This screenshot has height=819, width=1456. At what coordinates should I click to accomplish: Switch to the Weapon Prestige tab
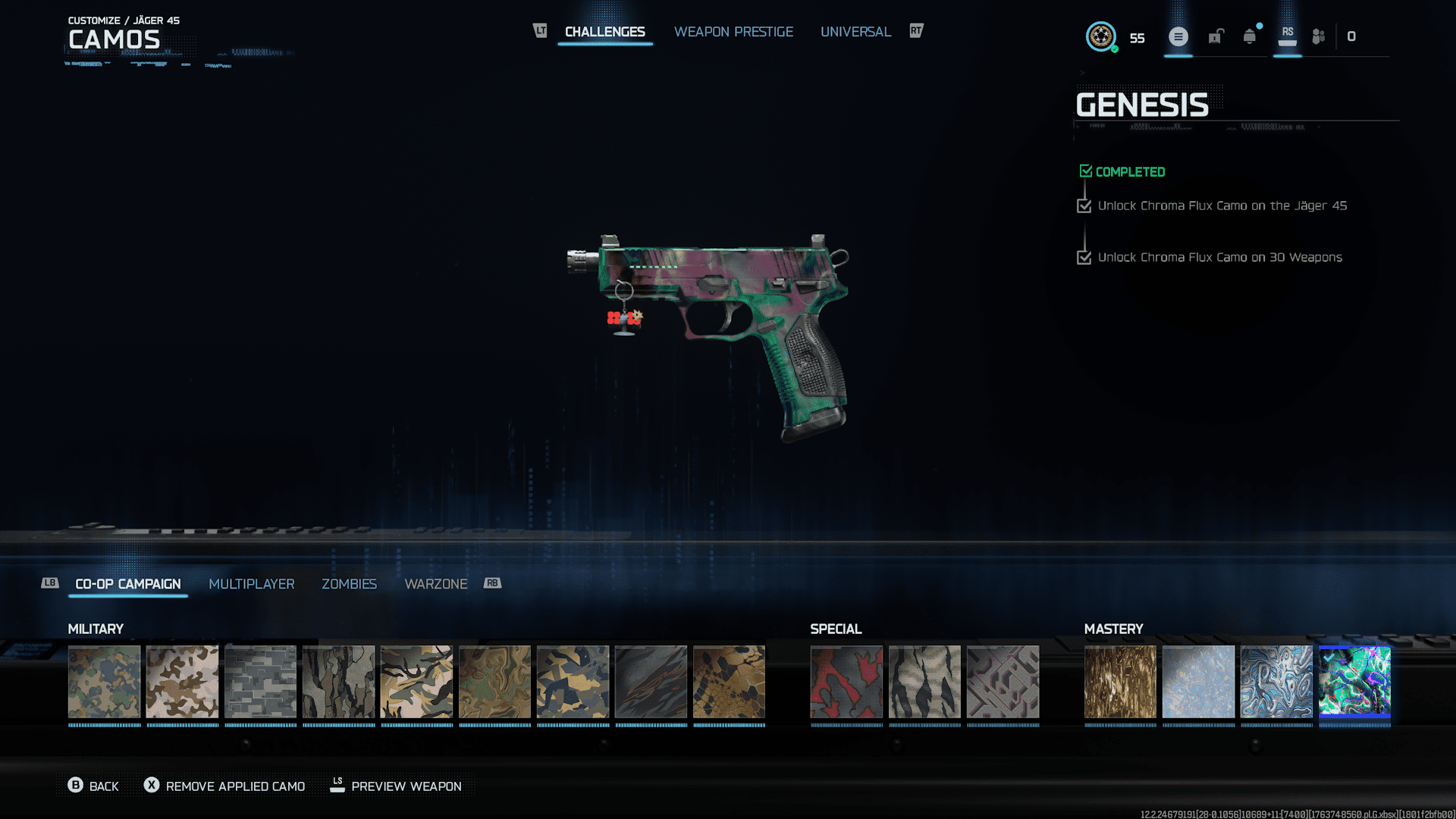click(x=733, y=32)
